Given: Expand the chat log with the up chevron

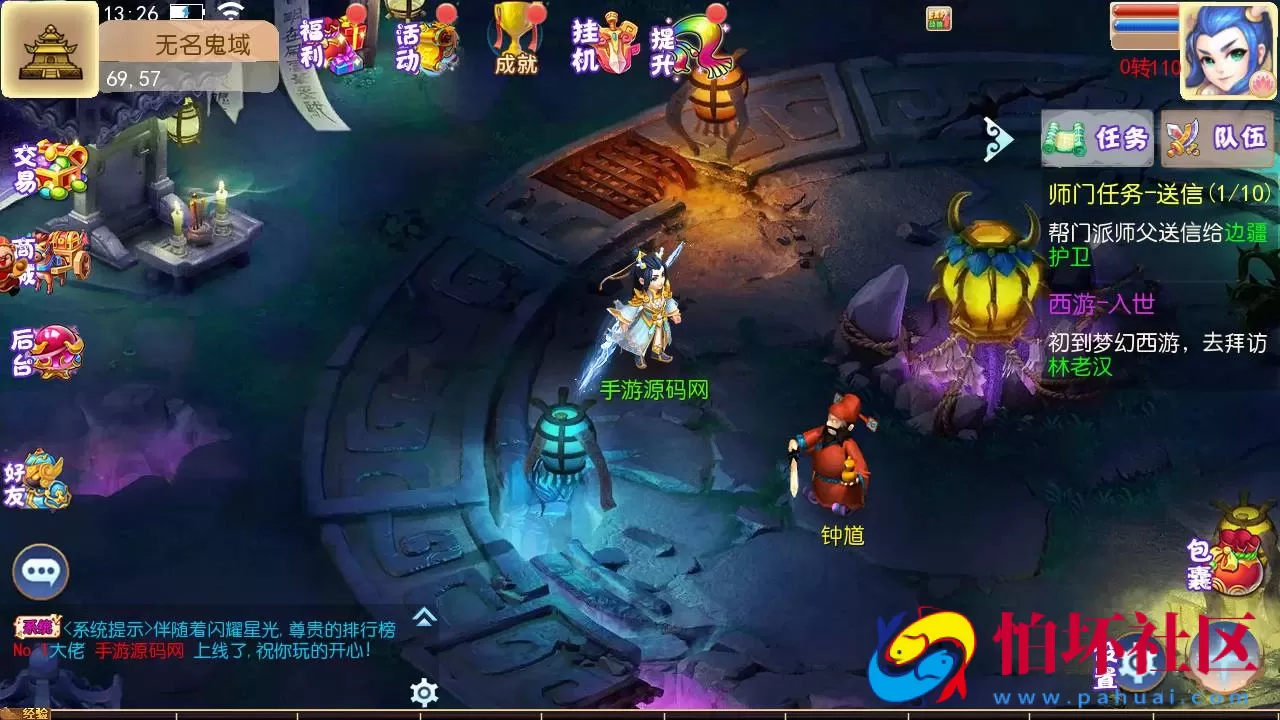Looking at the screenshot, I should click(424, 618).
